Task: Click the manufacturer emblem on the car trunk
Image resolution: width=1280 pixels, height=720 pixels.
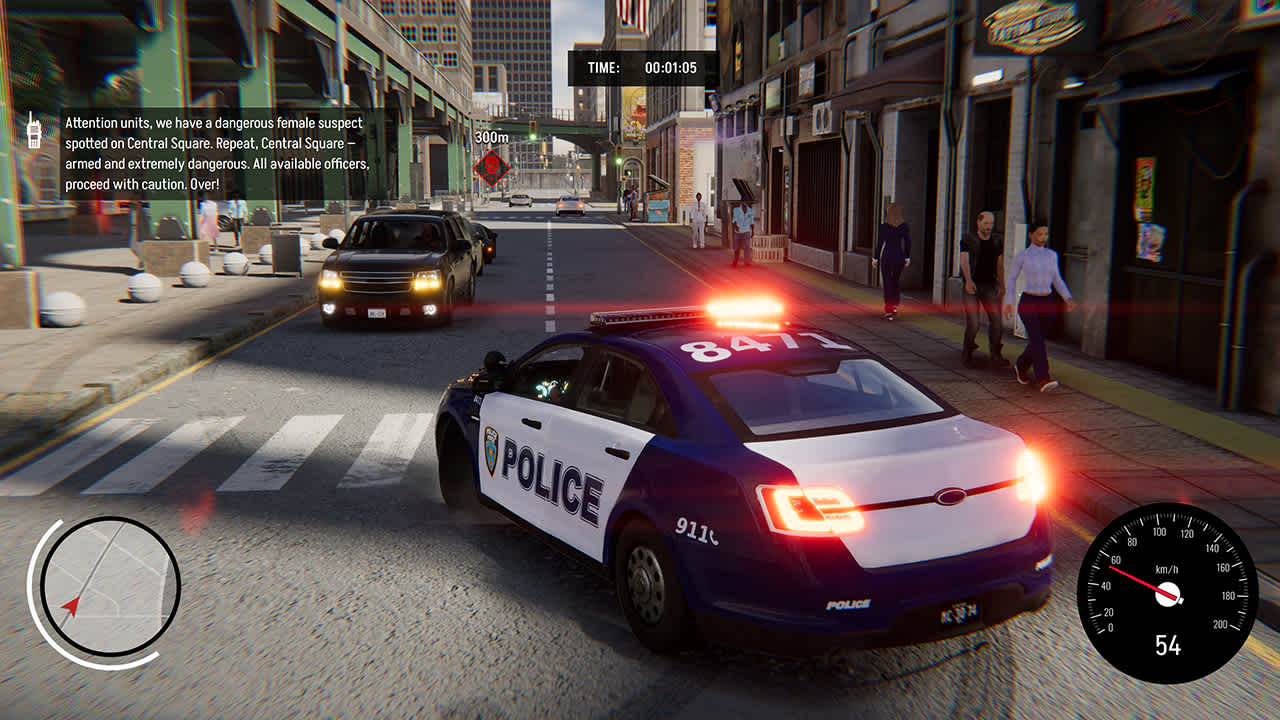Action: tap(952, 495)
